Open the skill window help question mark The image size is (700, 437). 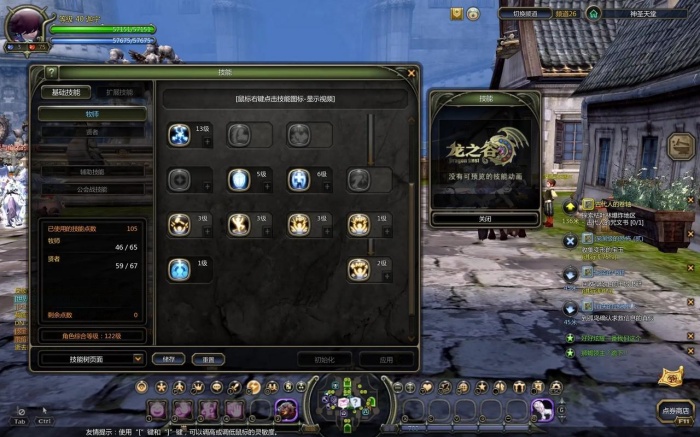pos(51,73)
